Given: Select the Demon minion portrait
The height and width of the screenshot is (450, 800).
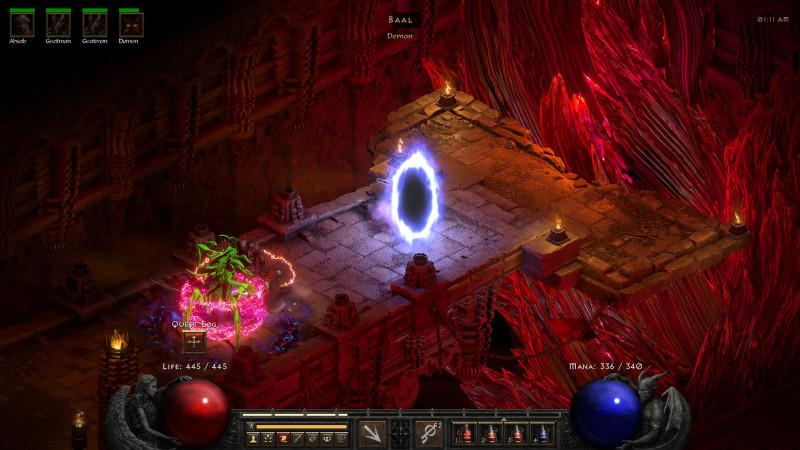Looking at the screenshot, I should pos(130,24).
